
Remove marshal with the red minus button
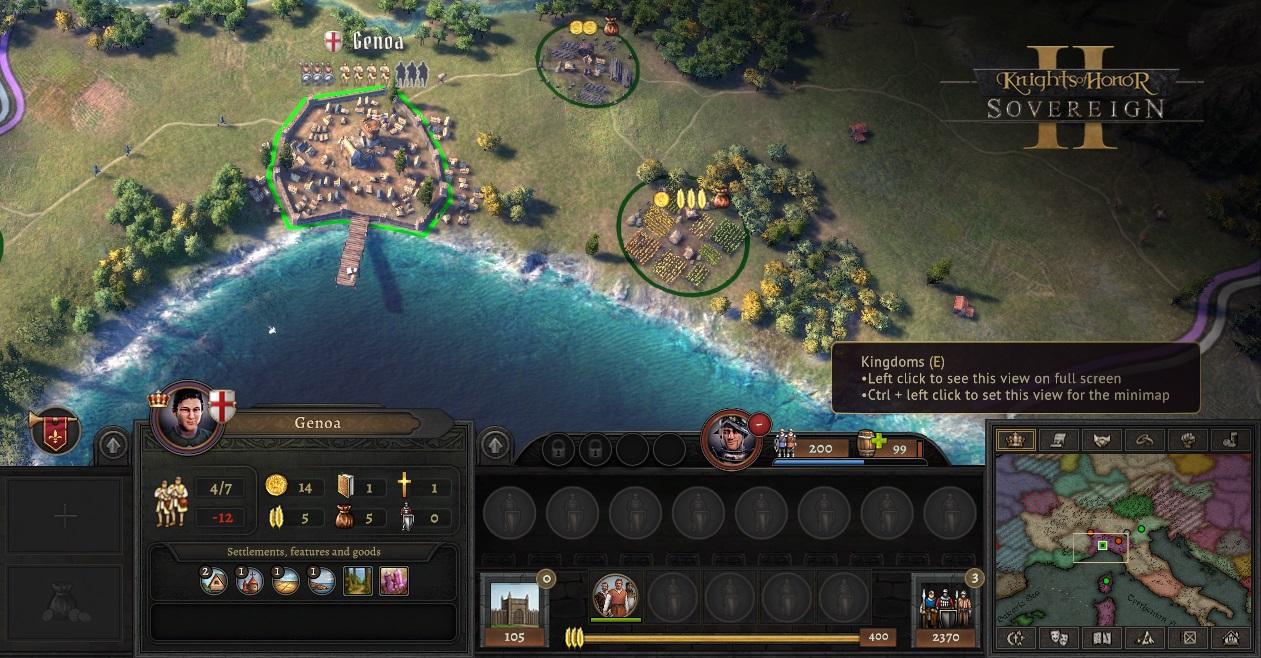pyautogui.click(x=759, y=424)
